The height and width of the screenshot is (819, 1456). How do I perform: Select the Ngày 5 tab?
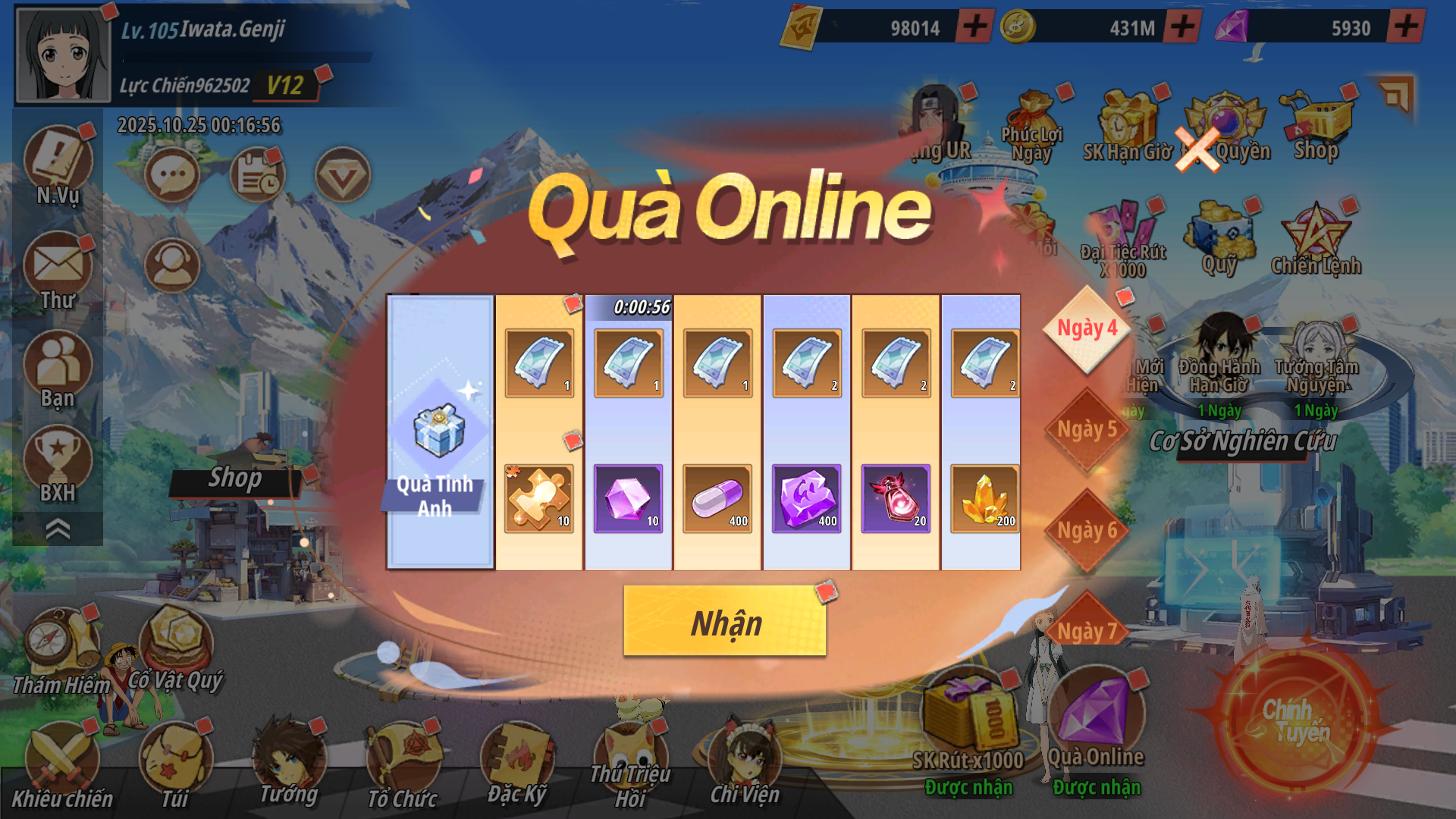click(x=1087, y=430)
